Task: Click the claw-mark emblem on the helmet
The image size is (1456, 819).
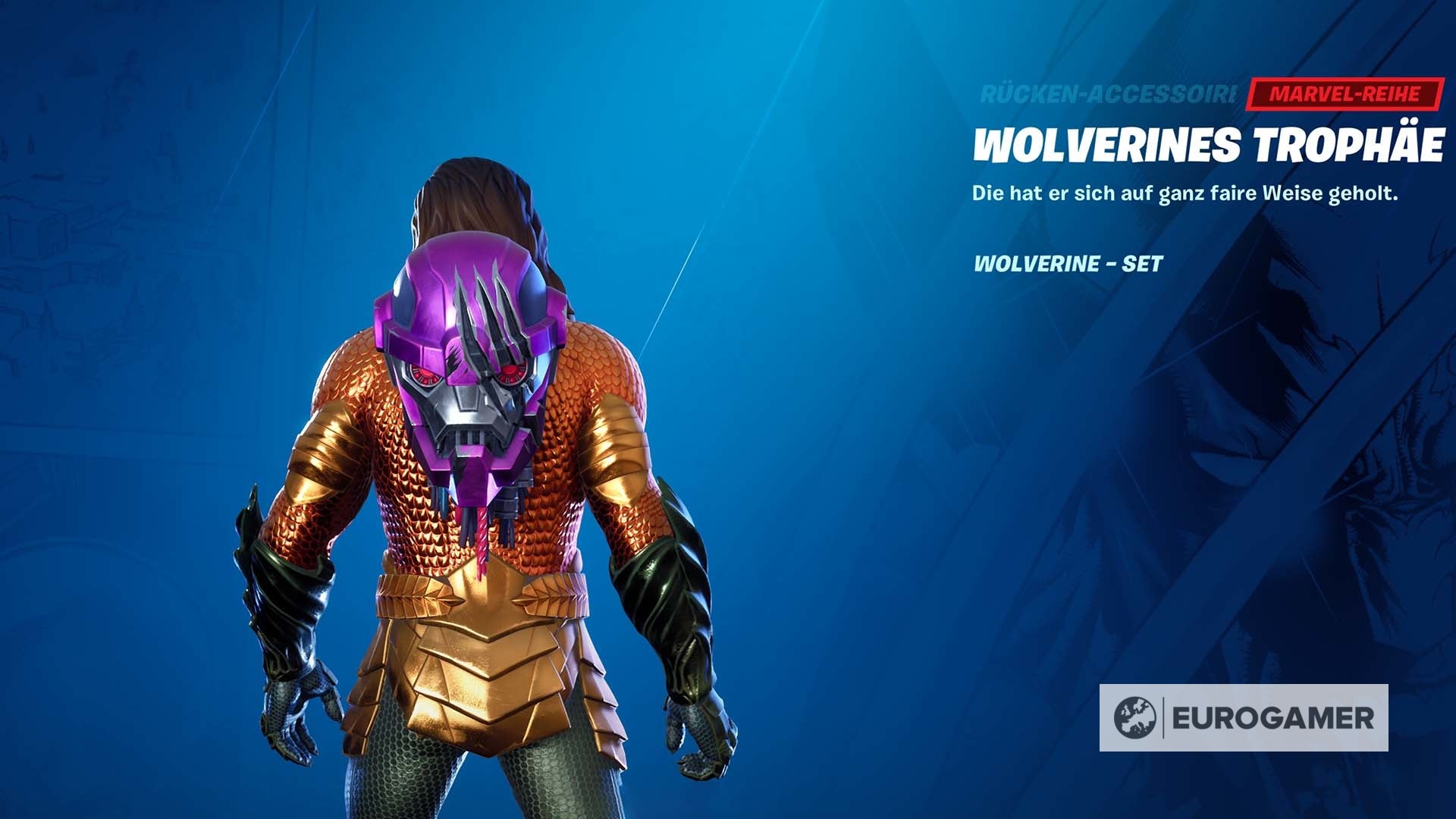Action: click(489, 318)
